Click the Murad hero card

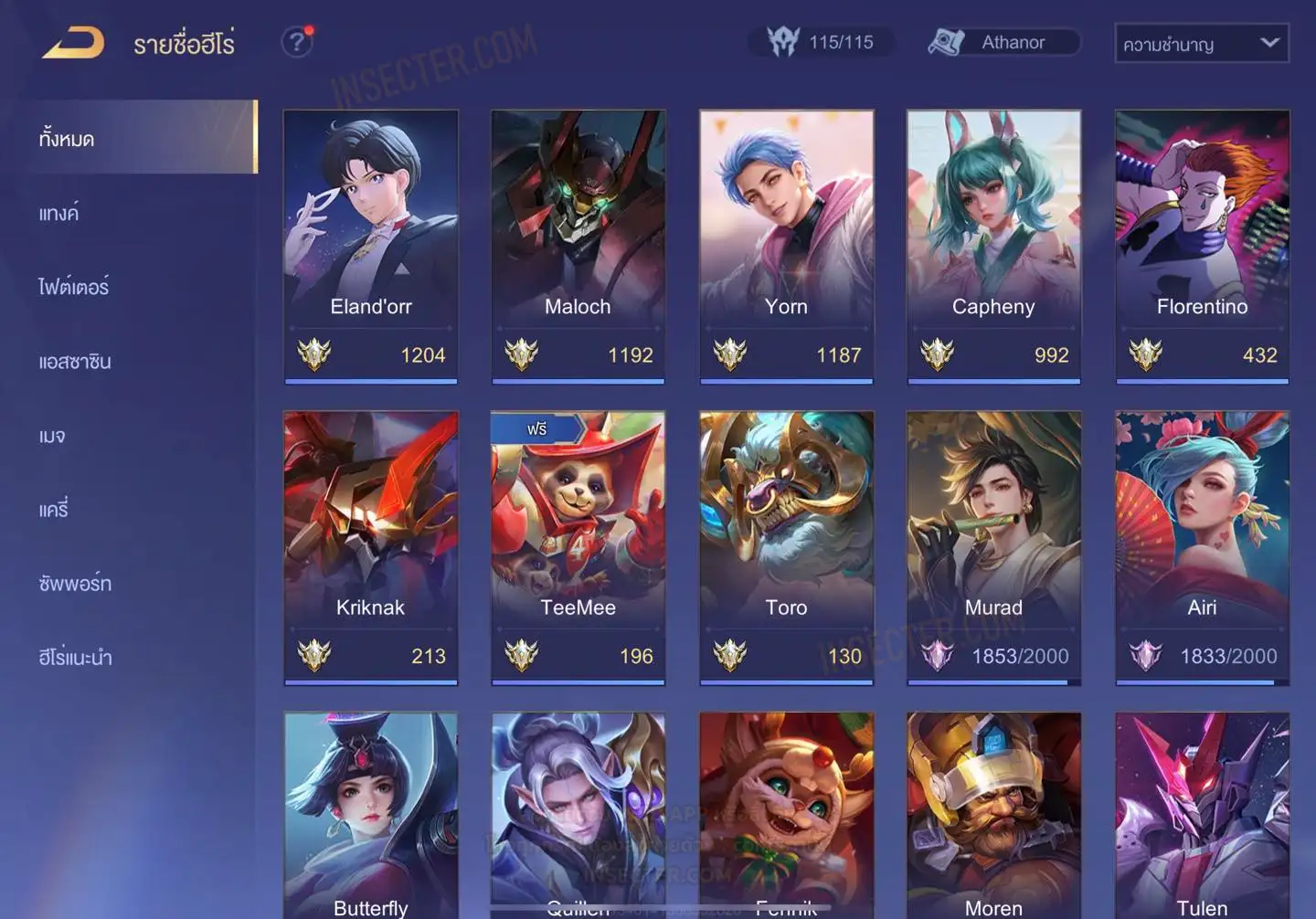pyautogui.click(x=993, y=547)
